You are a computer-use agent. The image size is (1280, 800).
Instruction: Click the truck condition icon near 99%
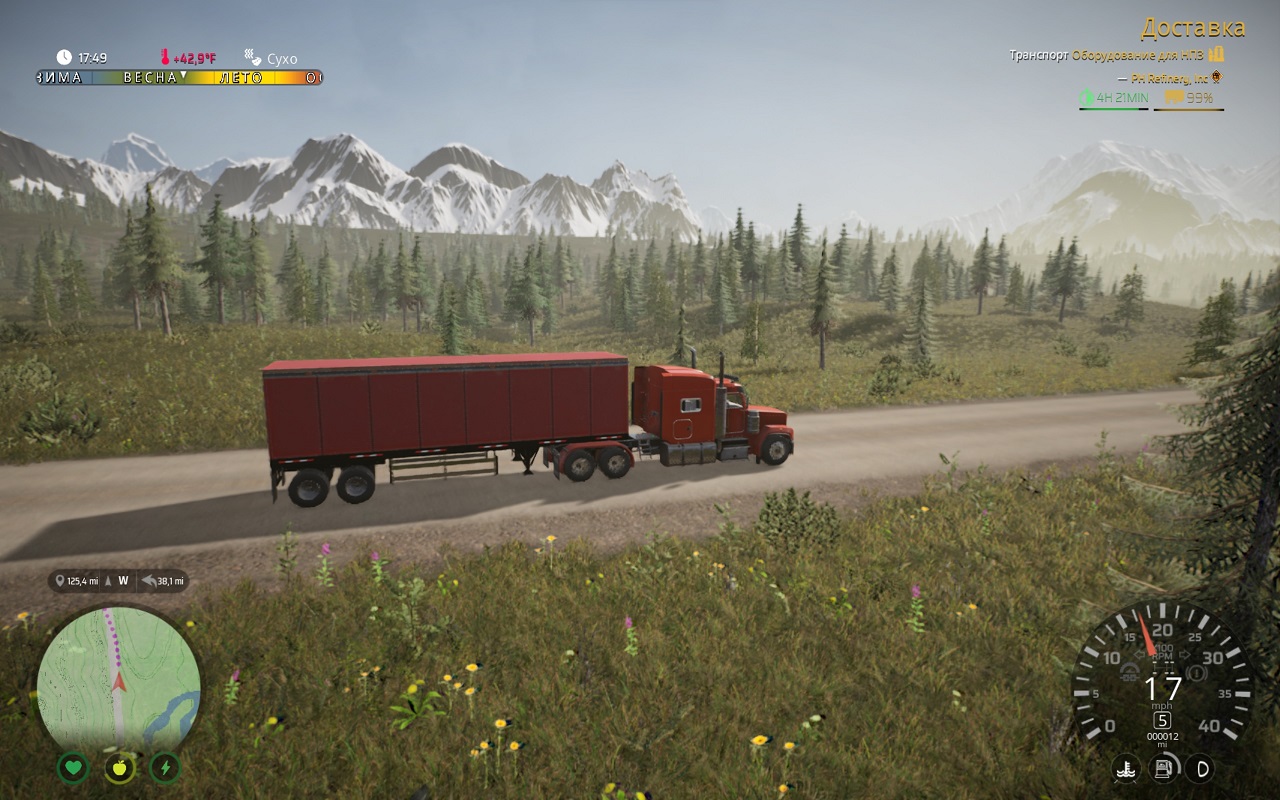[x=1173, y=97]
